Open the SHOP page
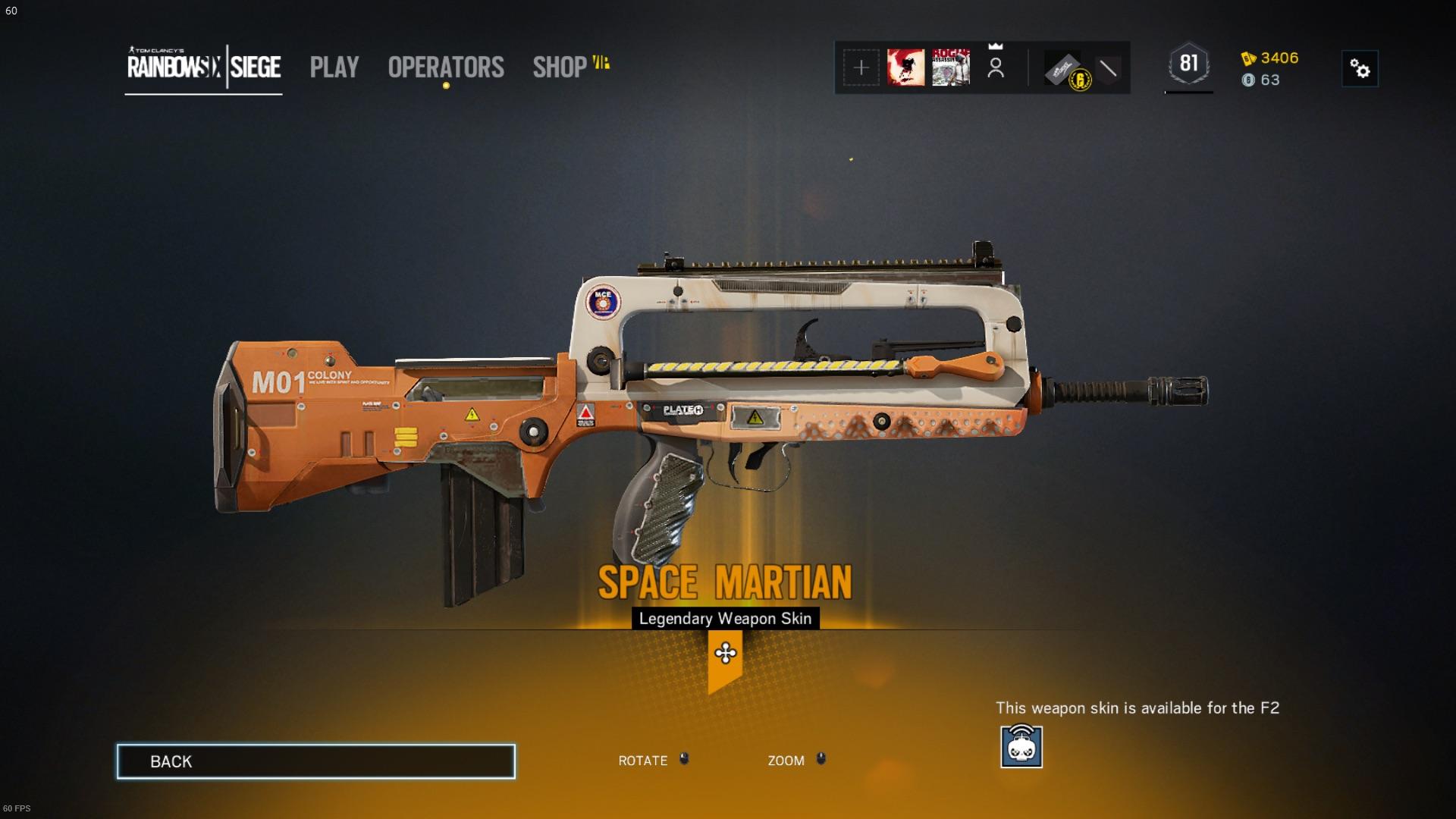 click(x=558, y=68)
